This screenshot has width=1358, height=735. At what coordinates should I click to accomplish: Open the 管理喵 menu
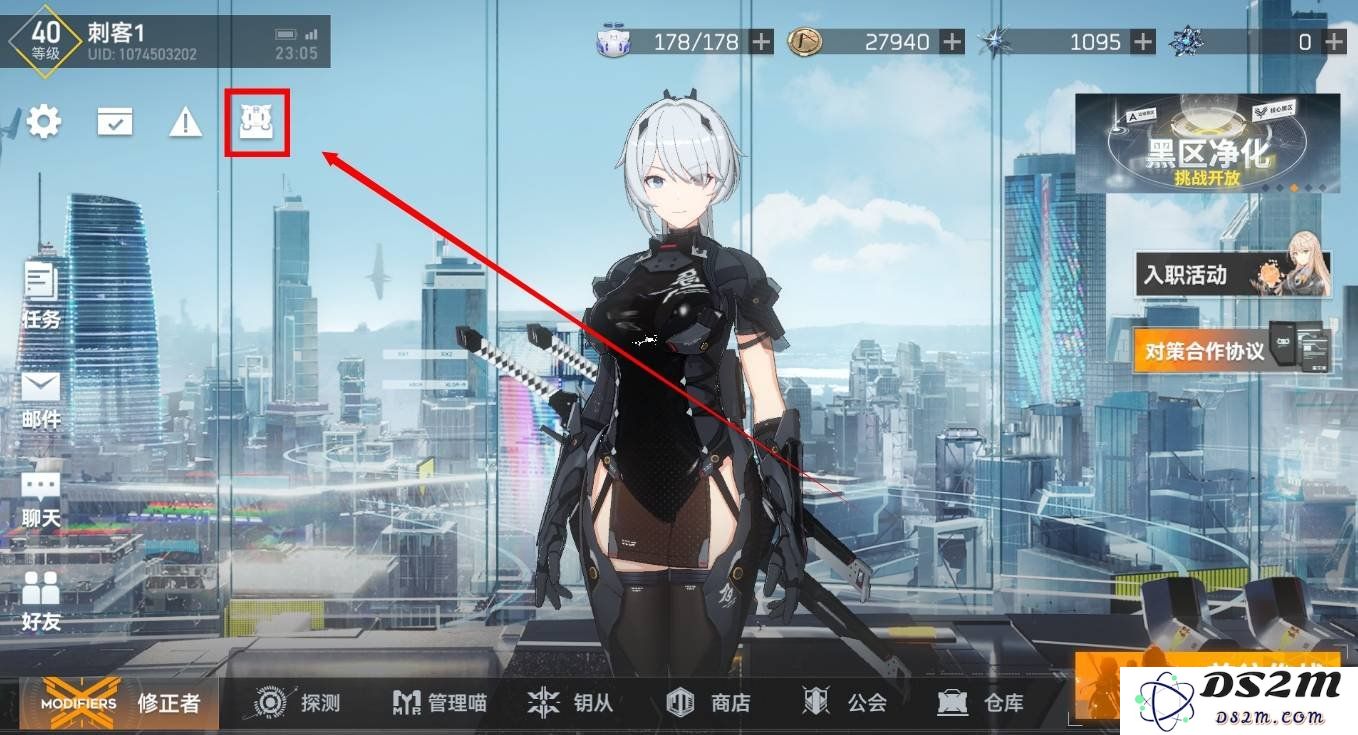click(439, 703)
